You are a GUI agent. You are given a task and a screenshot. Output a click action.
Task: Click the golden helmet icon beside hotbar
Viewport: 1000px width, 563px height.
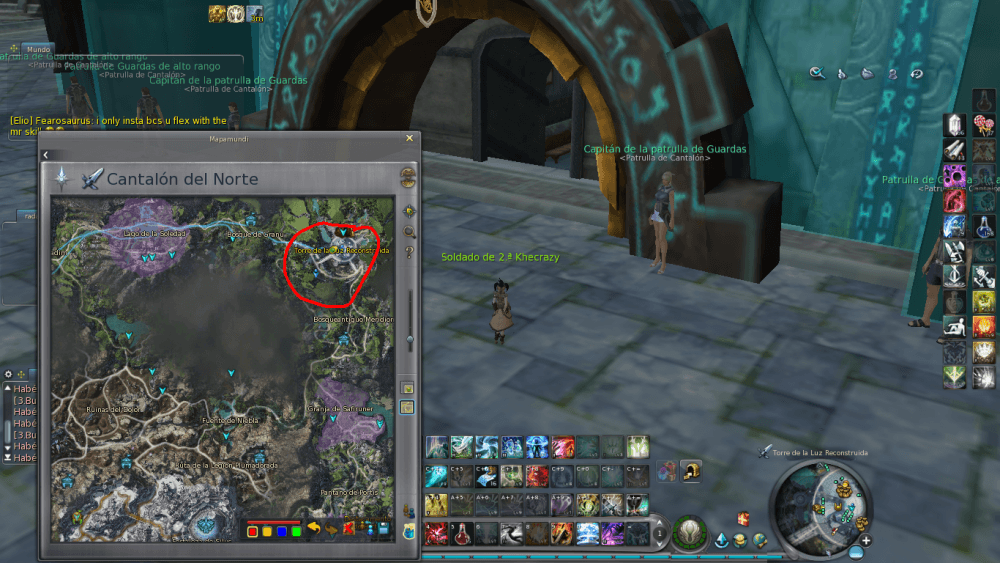689,470
